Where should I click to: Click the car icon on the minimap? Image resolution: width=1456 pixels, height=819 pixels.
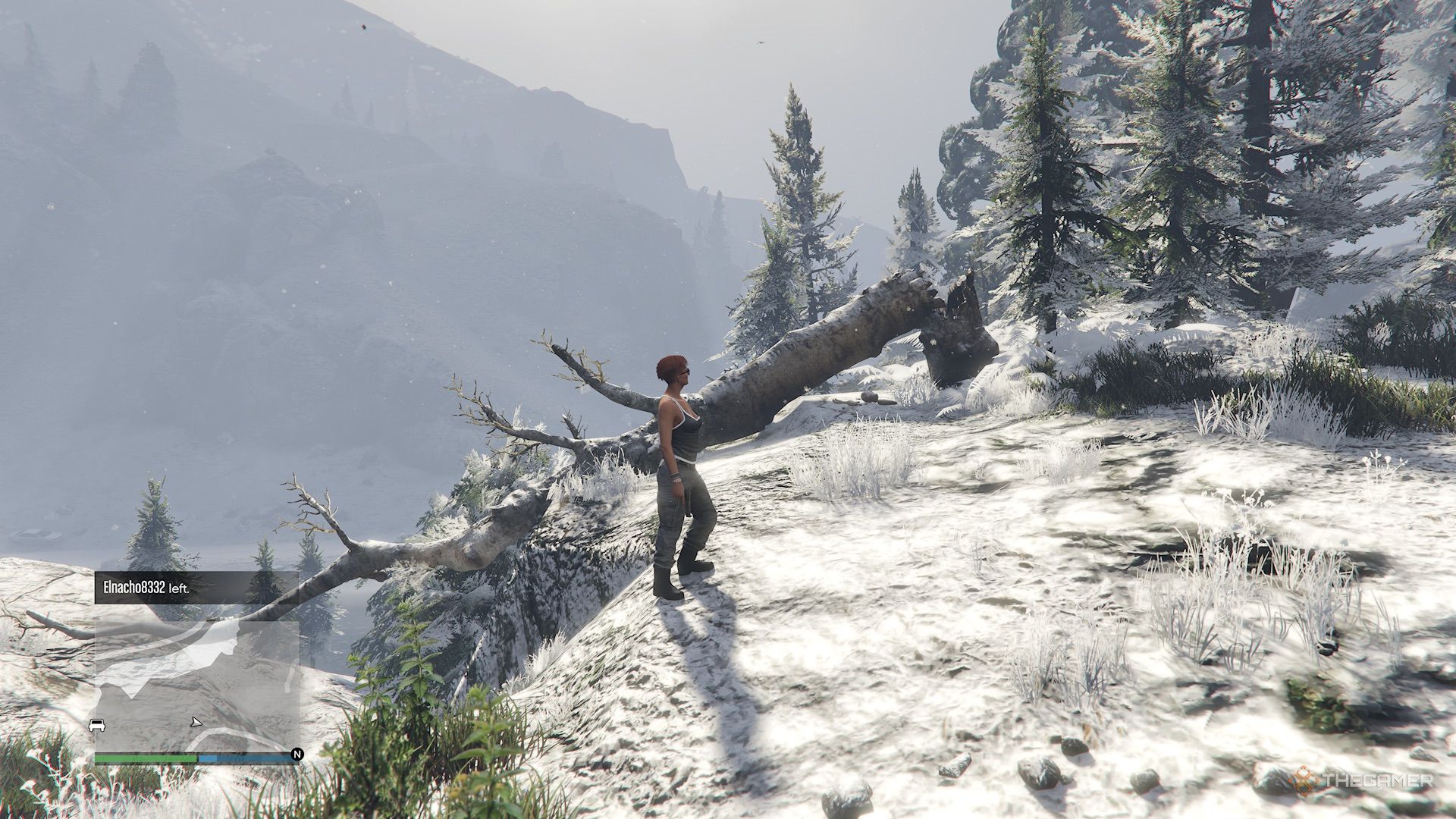point(96,724)
